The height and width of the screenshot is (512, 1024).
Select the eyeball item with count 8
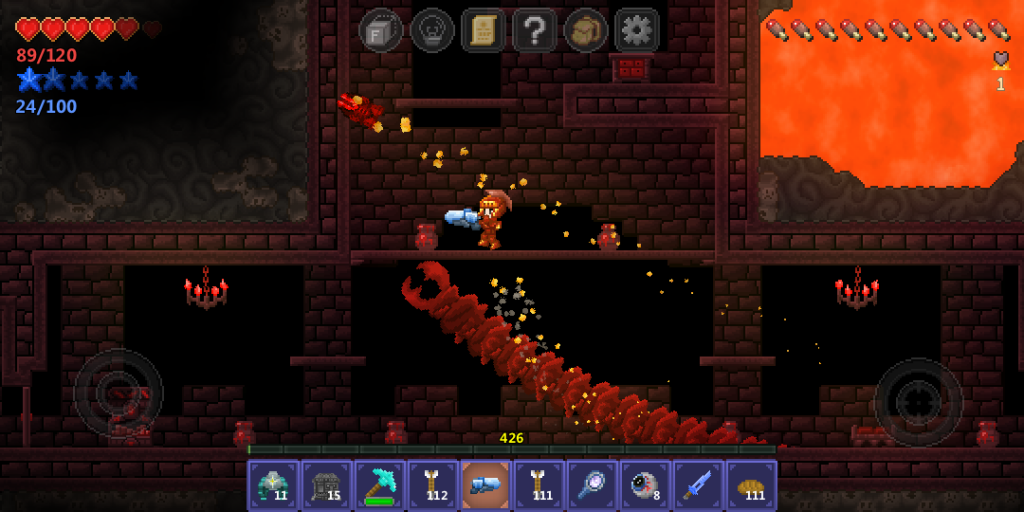645,485
